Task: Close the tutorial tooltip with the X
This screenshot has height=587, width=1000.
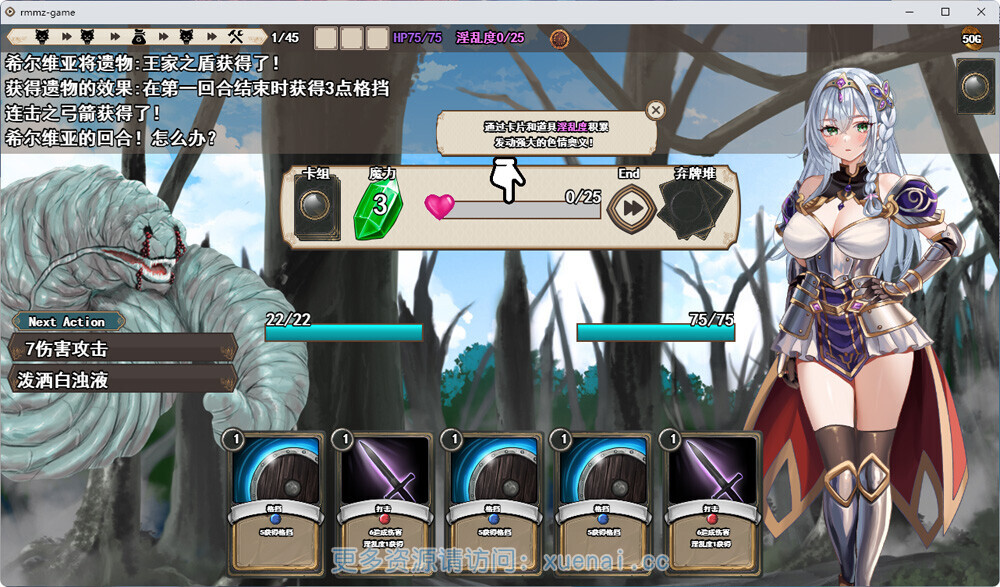Action: 655,110
